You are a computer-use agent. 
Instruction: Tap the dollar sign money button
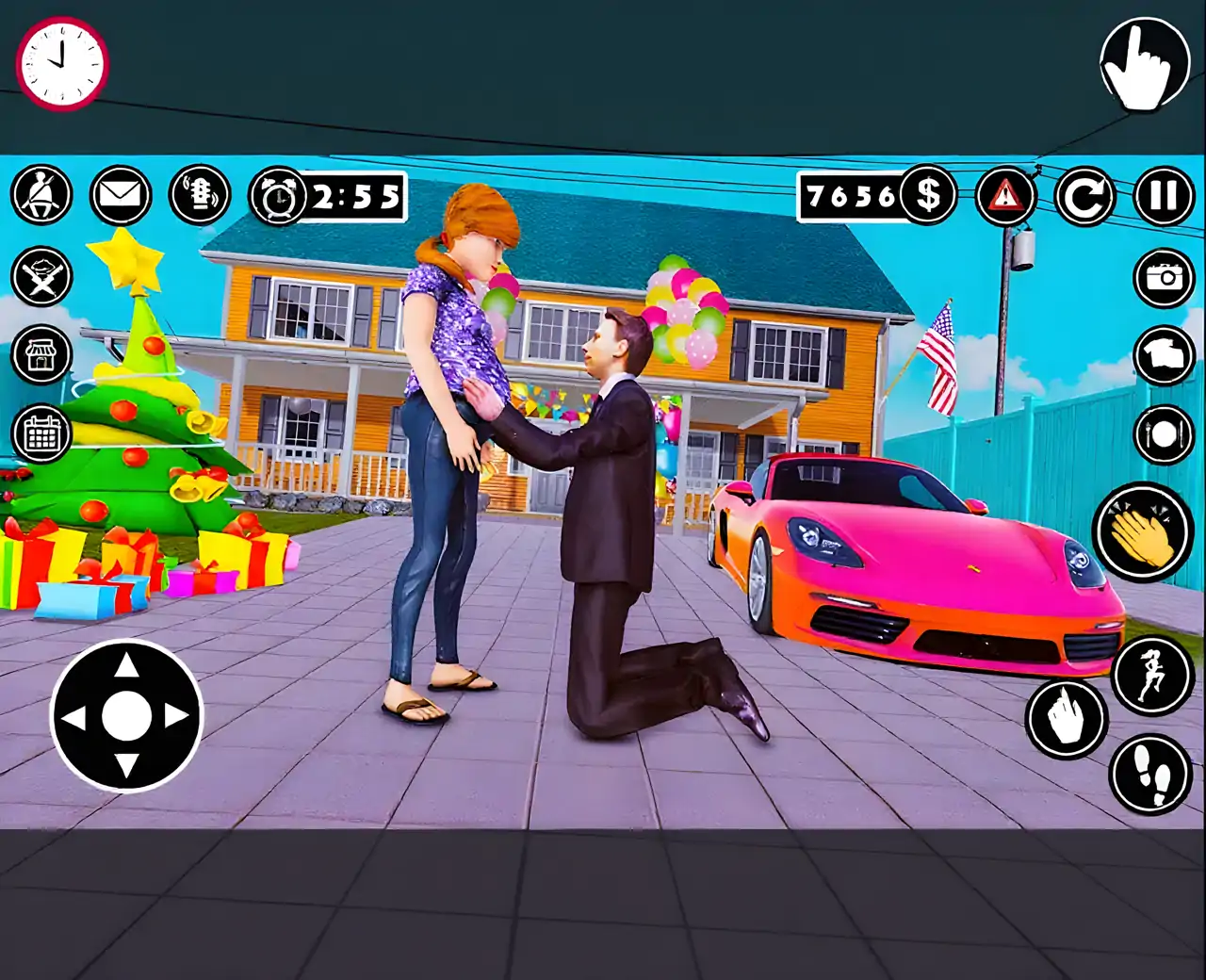[927, 195]
